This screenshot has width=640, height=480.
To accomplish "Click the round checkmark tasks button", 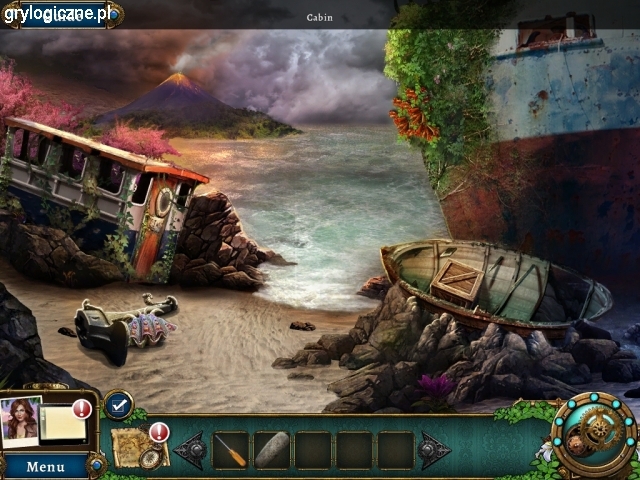I will tap(118, 405).
